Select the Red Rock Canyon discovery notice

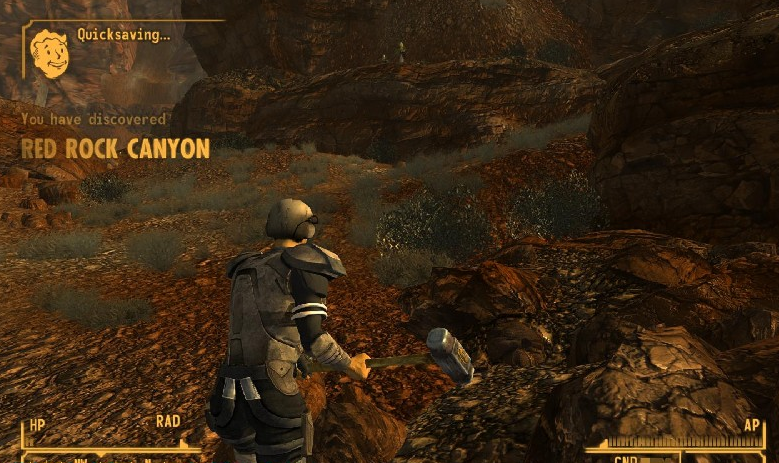click(x=115, y=149)
